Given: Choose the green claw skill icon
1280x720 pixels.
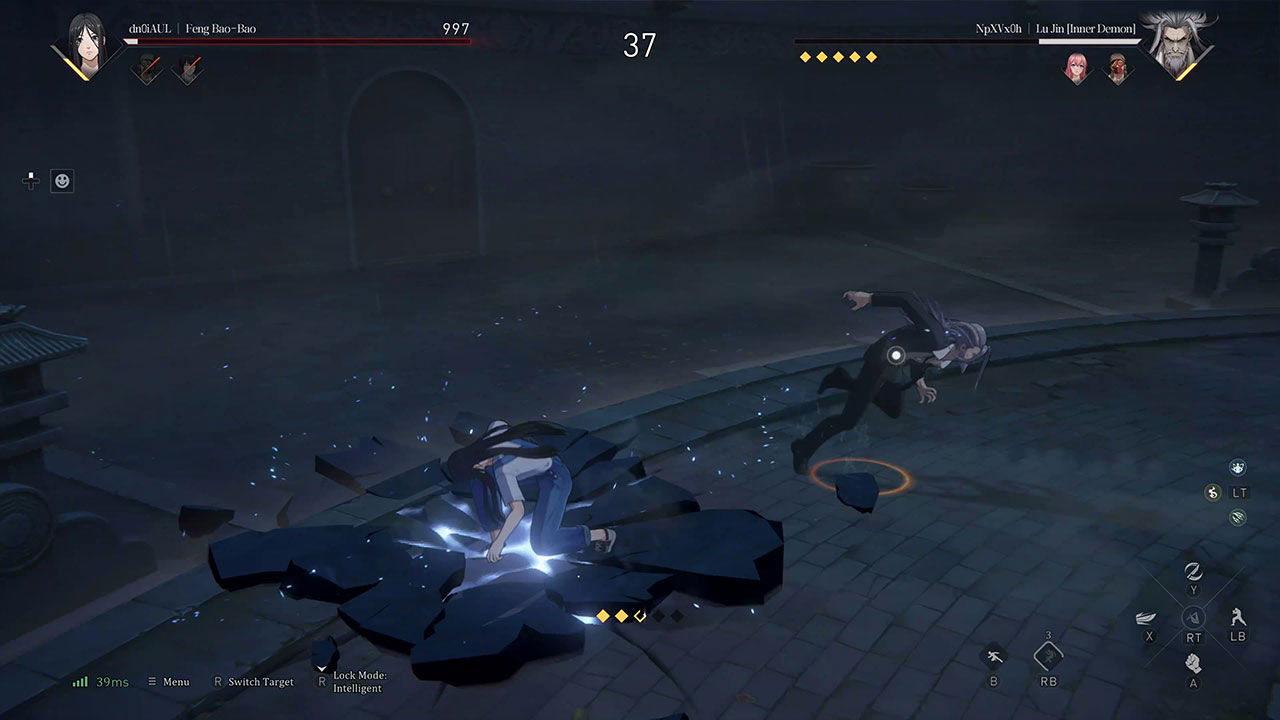Looking at the screenshot, I should (1238, 517).
